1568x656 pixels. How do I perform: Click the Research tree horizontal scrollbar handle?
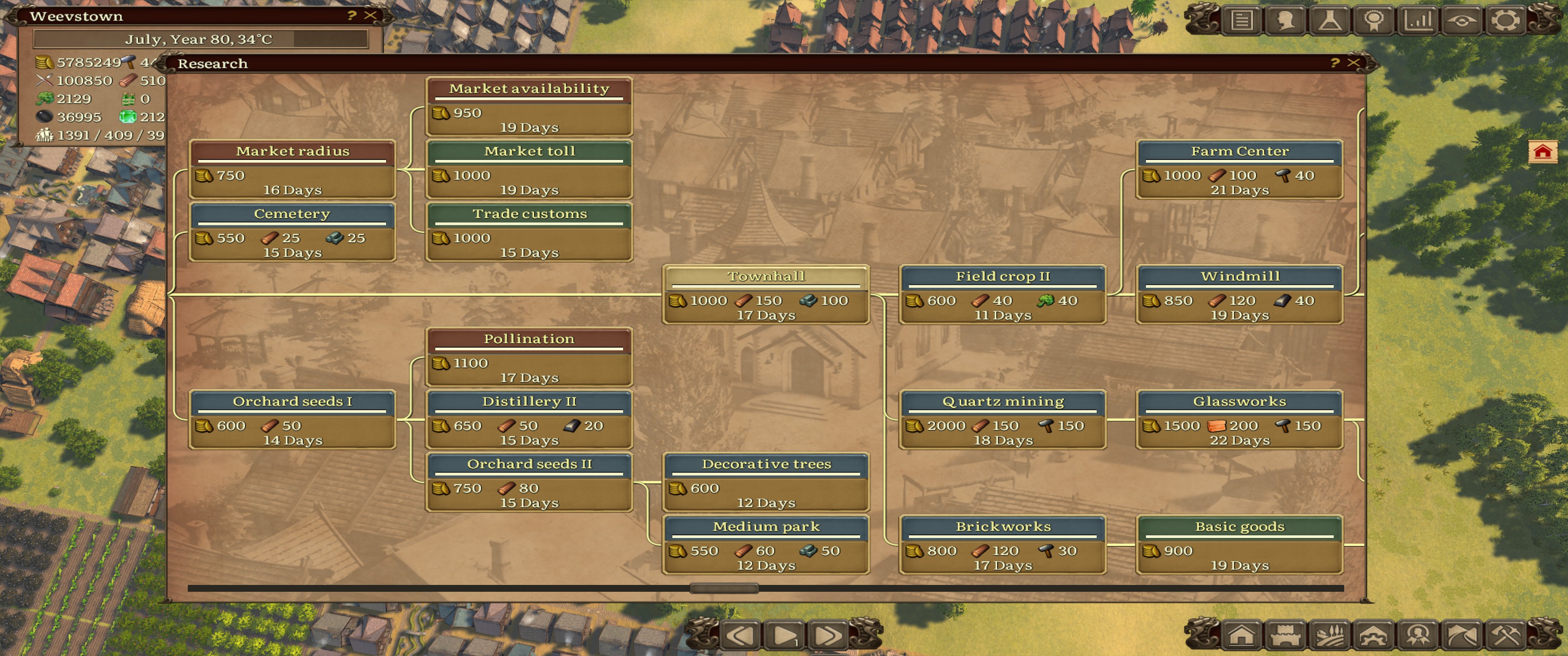(724, 588)
